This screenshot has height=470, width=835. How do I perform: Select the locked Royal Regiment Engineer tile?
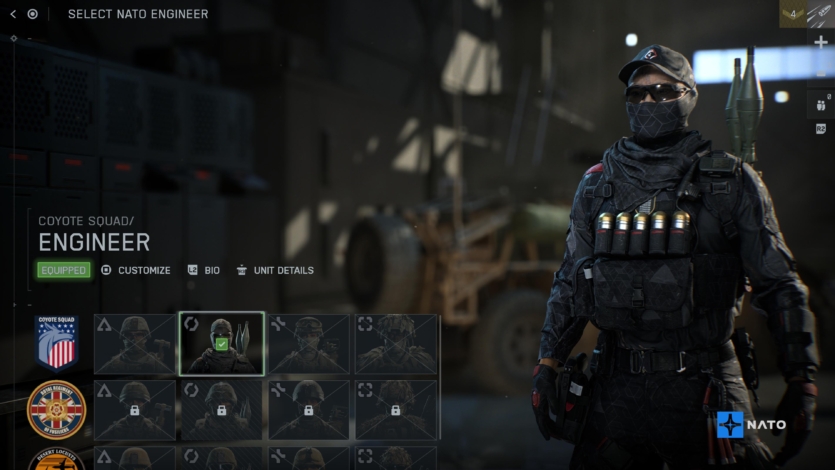pos(221,409)
